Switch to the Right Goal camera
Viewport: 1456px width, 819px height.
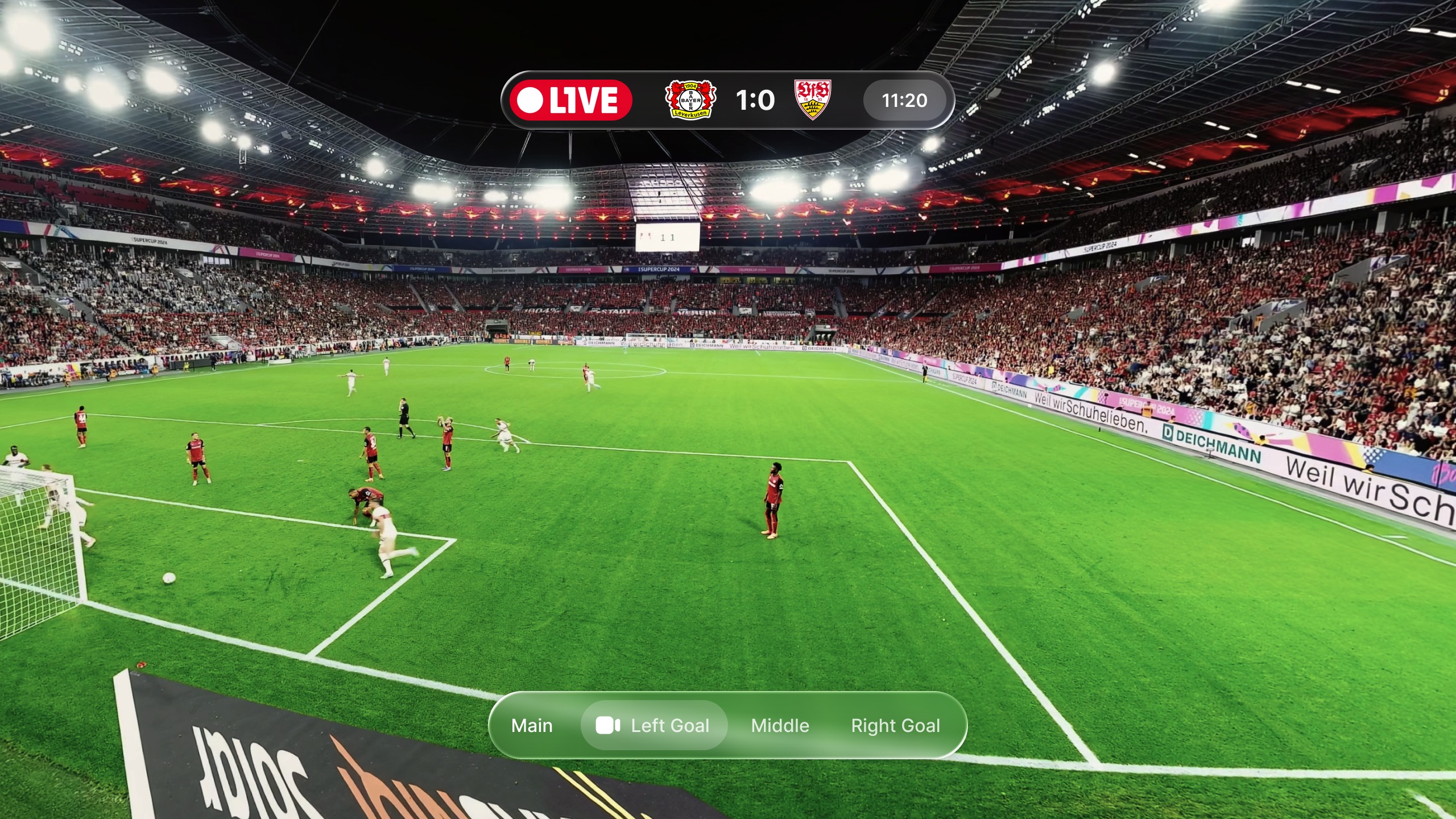click(x=895, y=726)
